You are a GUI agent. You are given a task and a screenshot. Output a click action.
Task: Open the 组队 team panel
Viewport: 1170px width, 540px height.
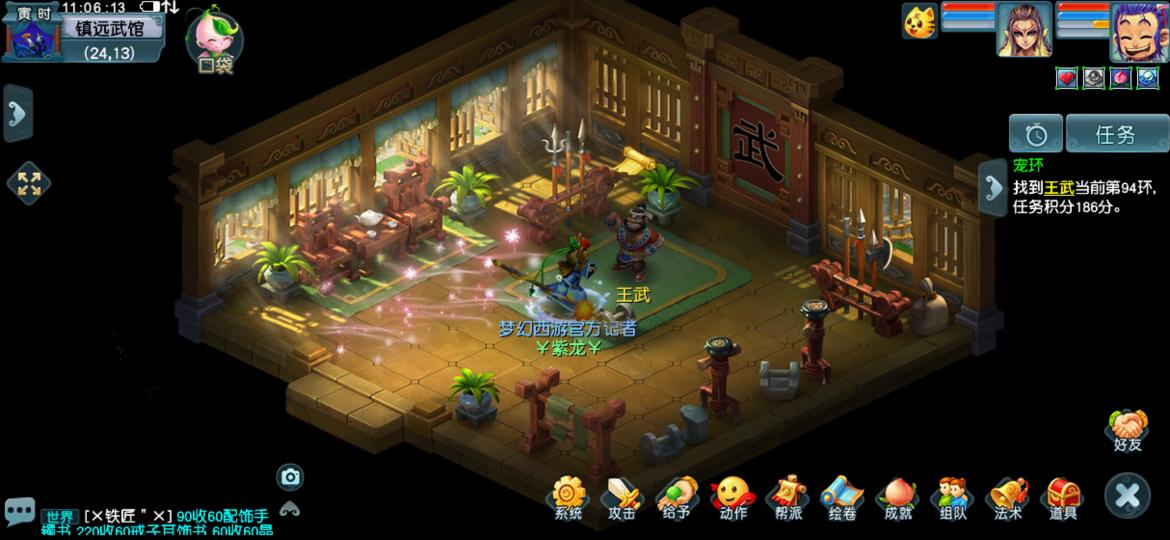(x=952, y=497)
